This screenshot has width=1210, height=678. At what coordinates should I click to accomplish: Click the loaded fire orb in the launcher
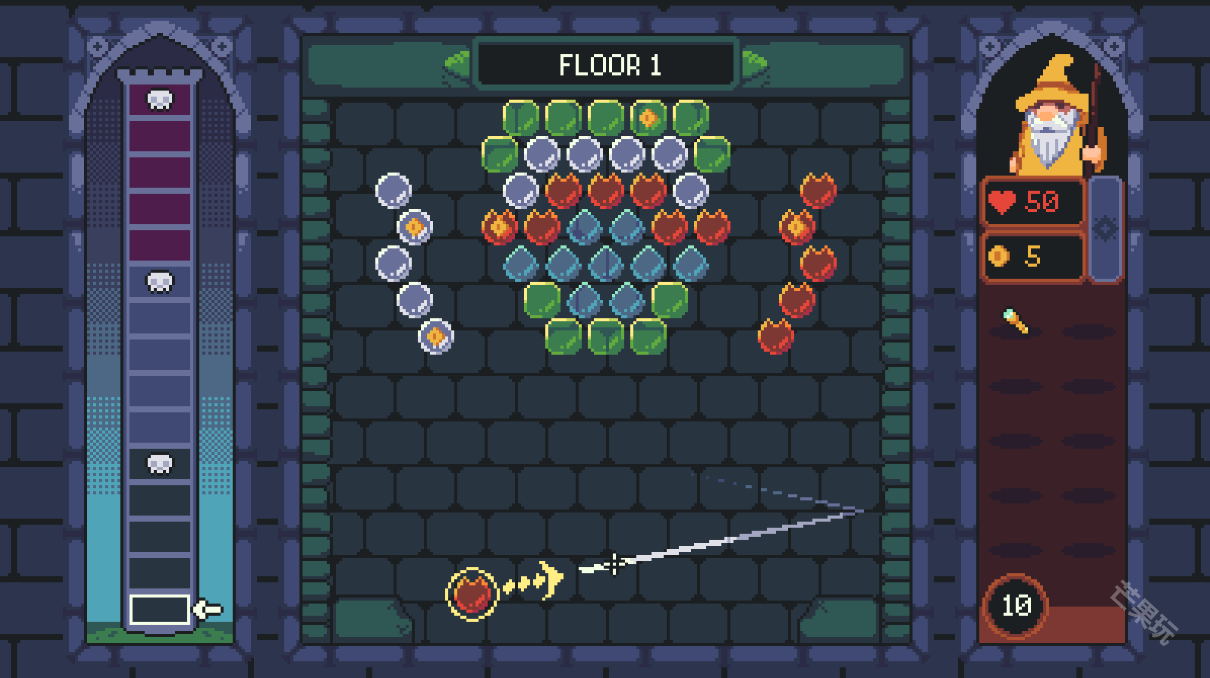(472, 593)
